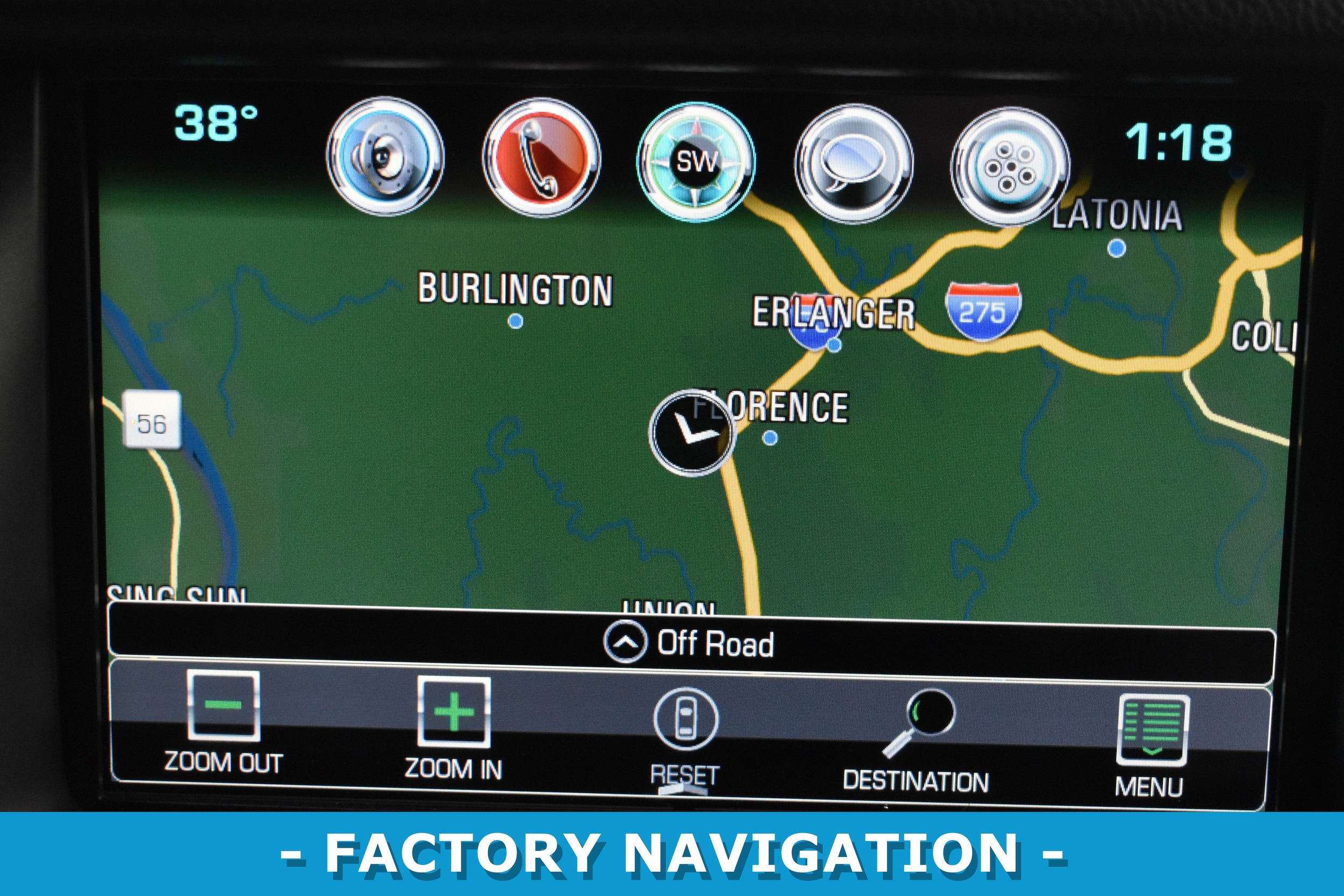Screen dimensions: 1344x896
Task: Show the navigation Menu
Action: coord(1151,743)
